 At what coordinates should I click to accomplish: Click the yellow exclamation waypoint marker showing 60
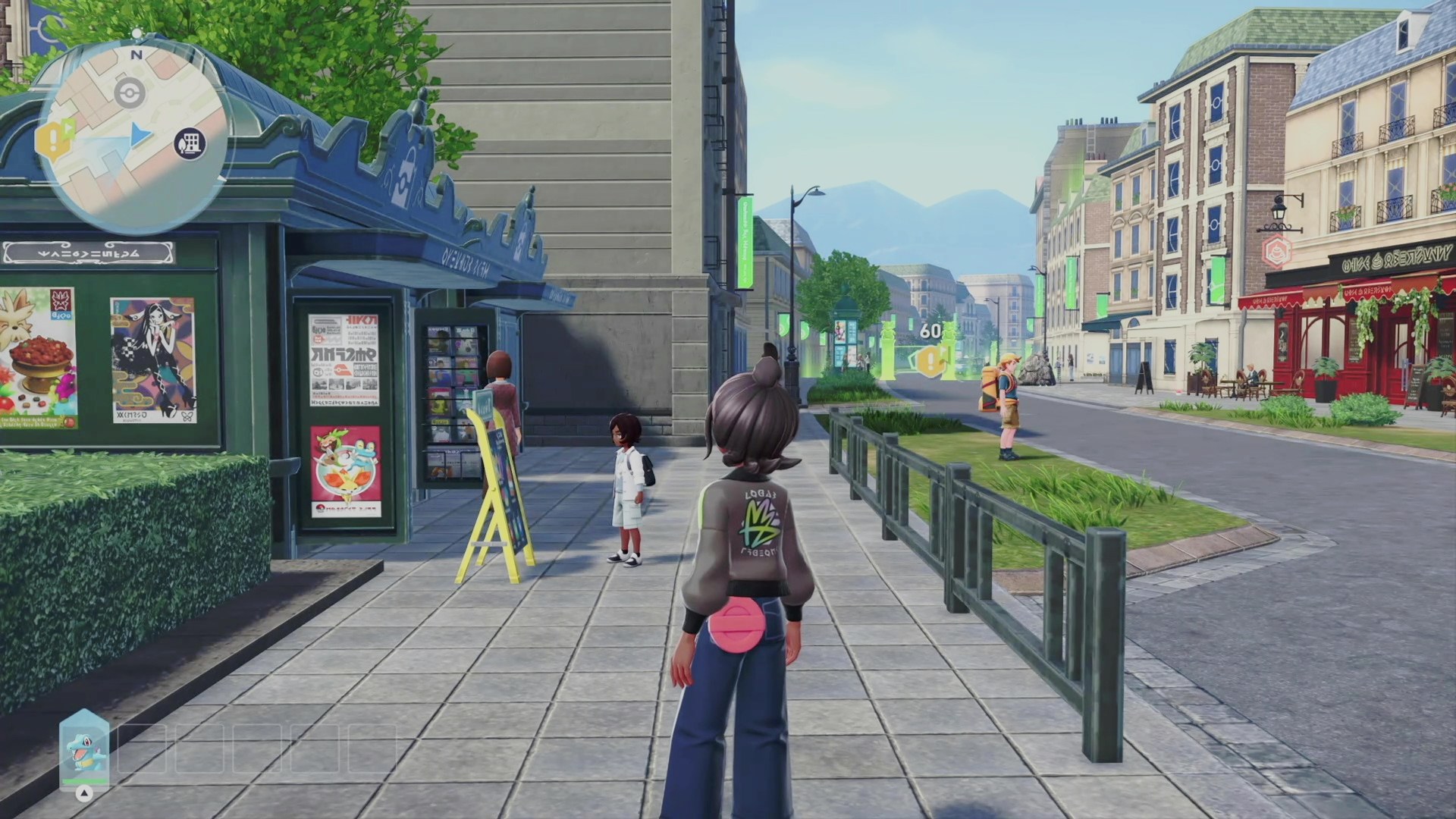pyautogui.click(x=930, y=359)
